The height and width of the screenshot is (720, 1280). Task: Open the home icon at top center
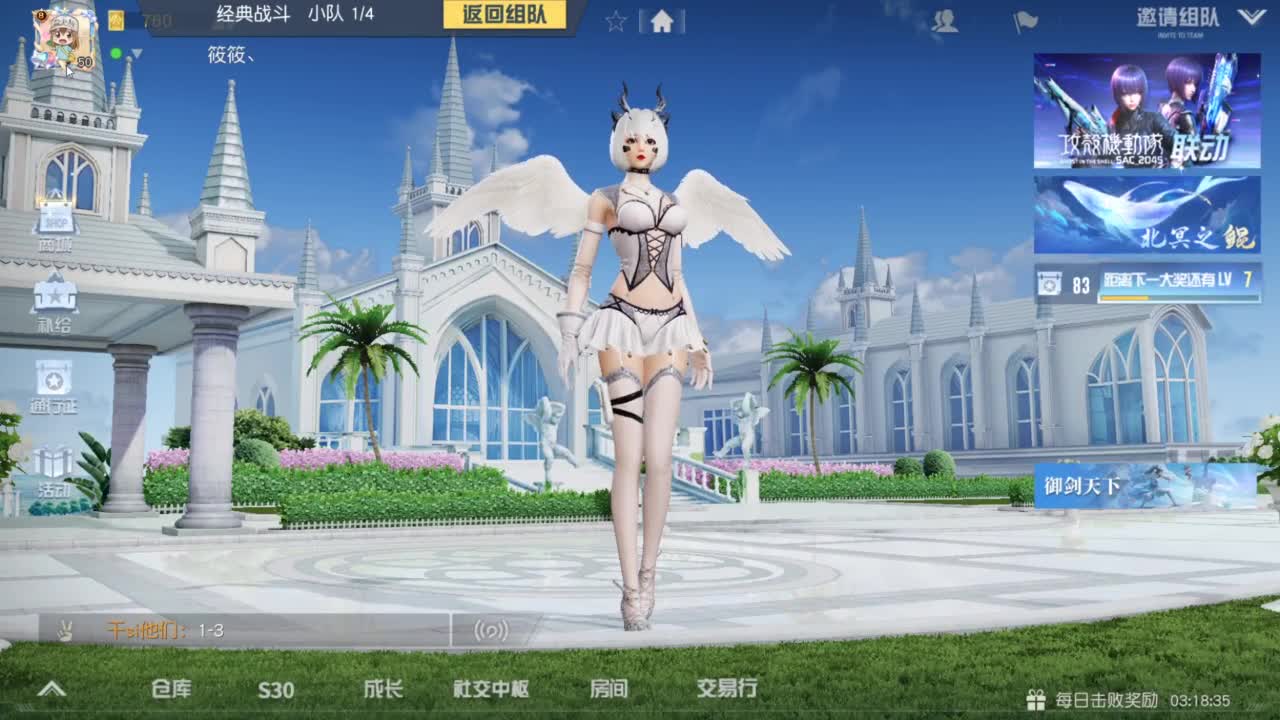662,18
